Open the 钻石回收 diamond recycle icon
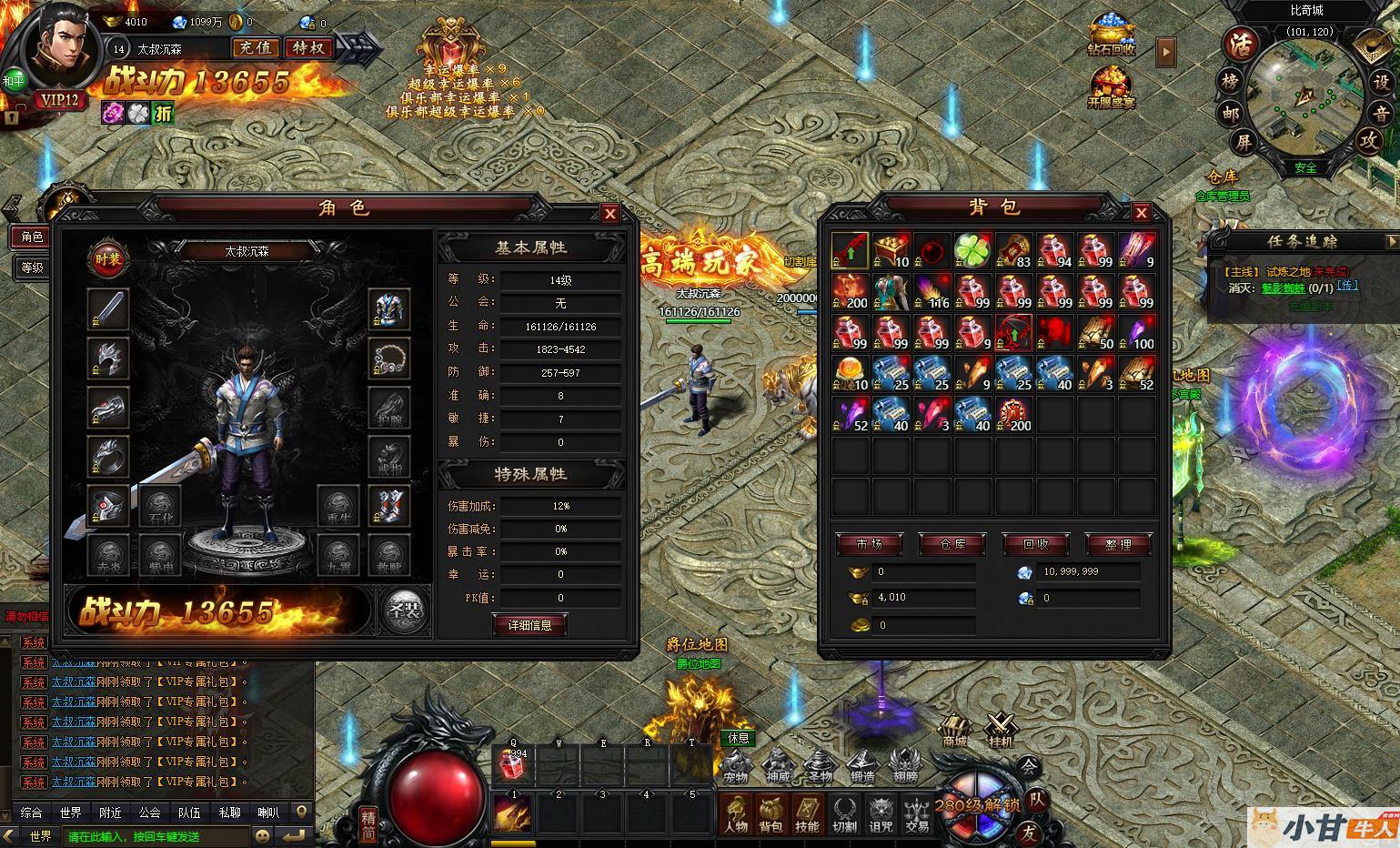Image resolution: width=1400 pixels, height=848 pixels. point(1111,35)
